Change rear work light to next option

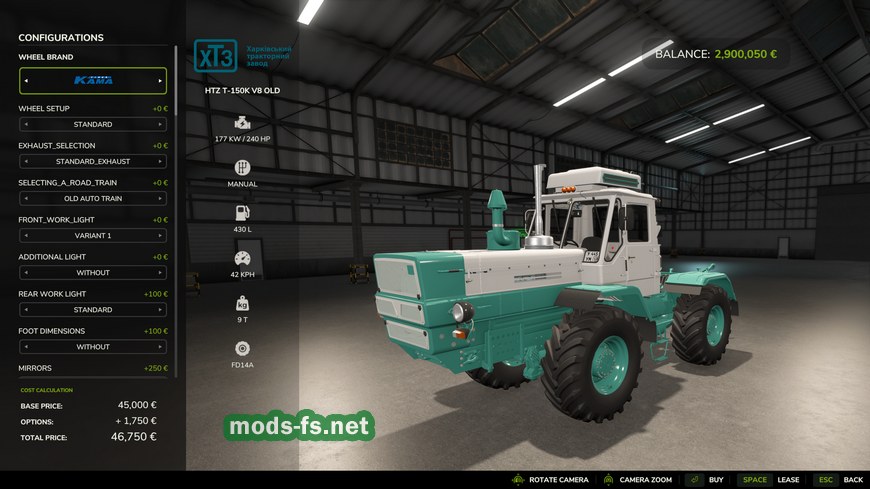(160, 310)
